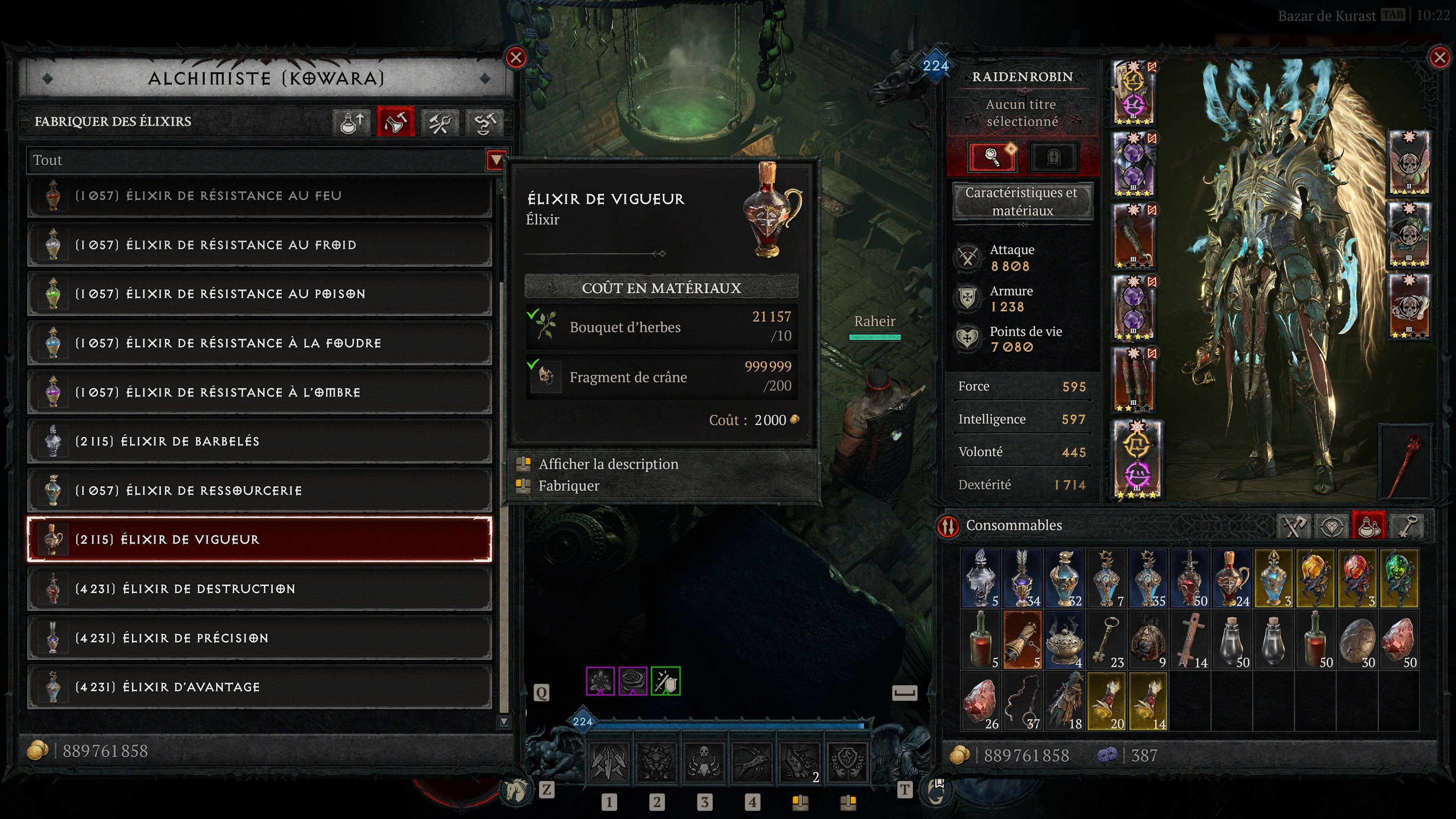This screenshot has width=1456, height=819.
Task: Select the weapons filter in the inventory panel
Action: point(1294,526)
